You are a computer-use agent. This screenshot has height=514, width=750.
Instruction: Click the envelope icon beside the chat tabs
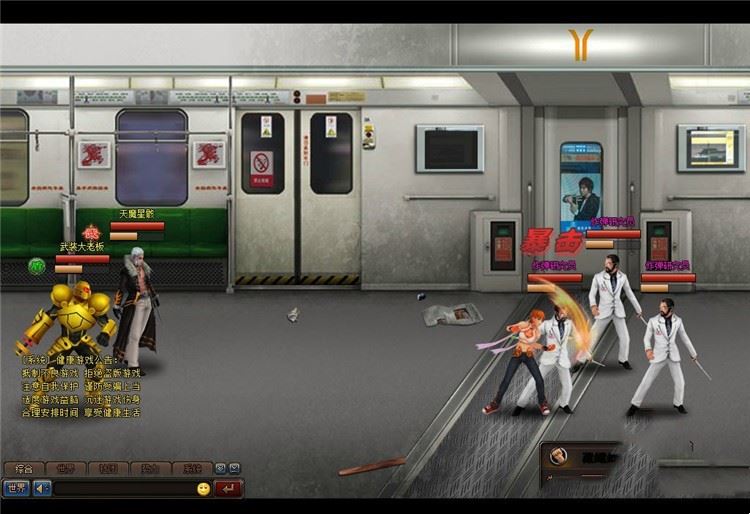pyautogui.click(x=234, y=468)
